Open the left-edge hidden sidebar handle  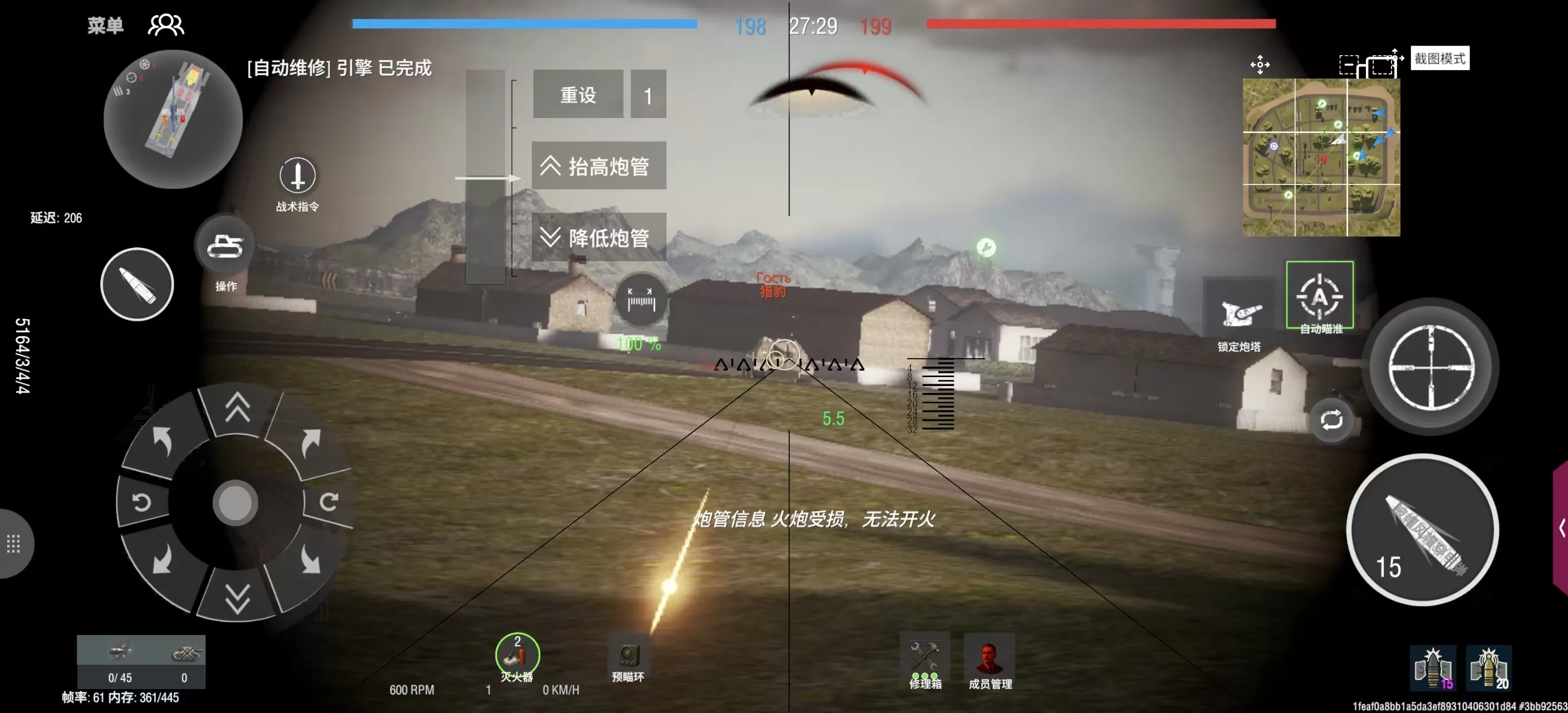pyautogui.click(x=14, y=545)
